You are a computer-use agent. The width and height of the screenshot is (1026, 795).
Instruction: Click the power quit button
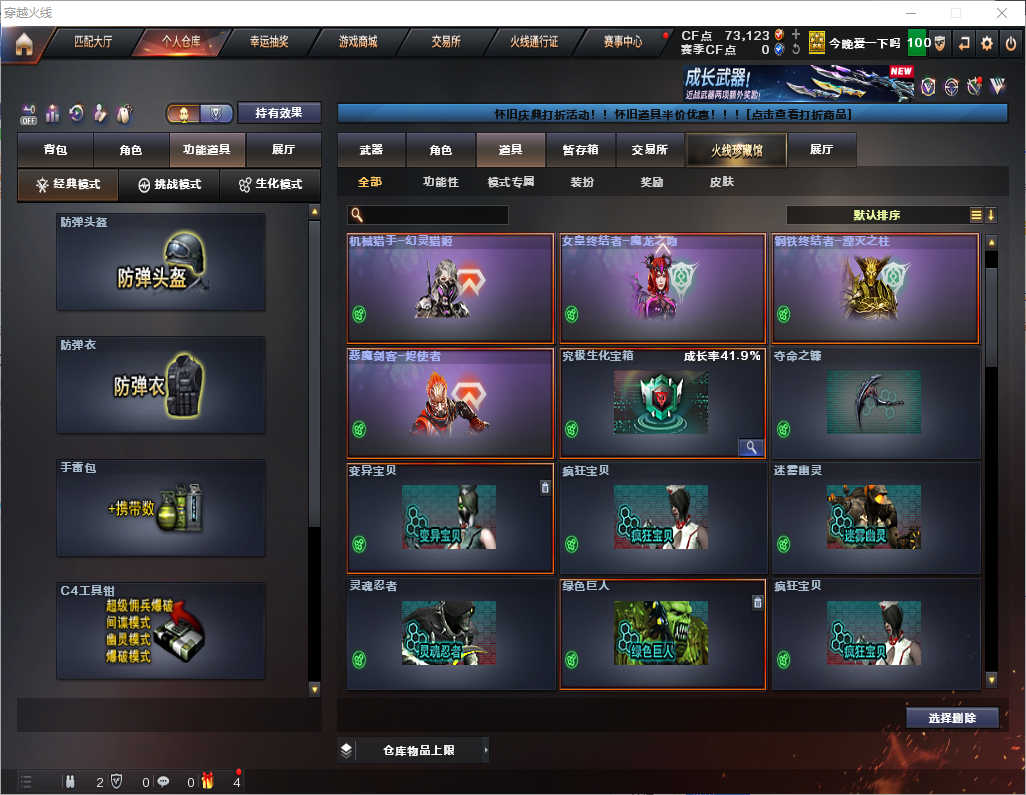pos(1011,43)
